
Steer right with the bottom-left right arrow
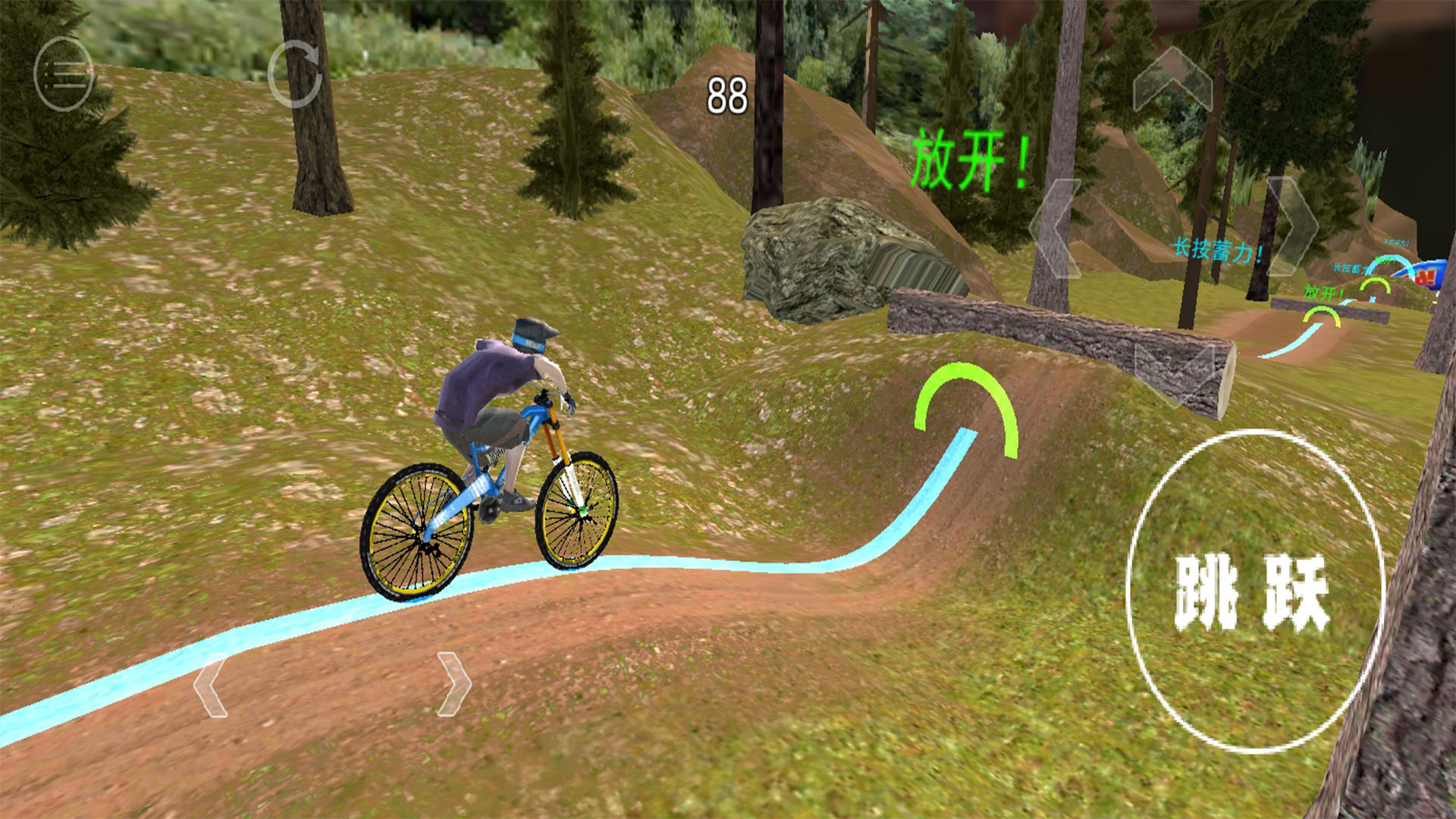pos(453,683)
